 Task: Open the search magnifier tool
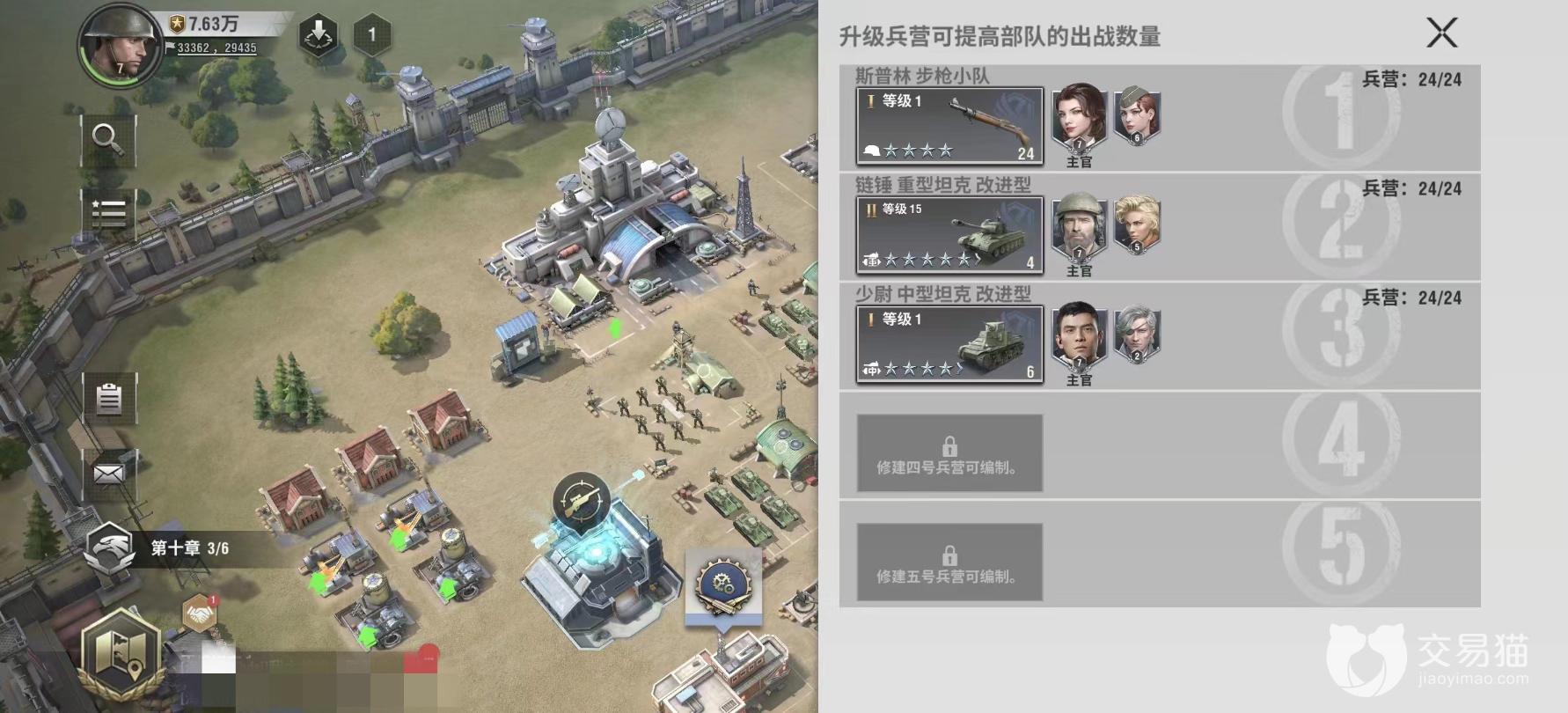[107, 141]
